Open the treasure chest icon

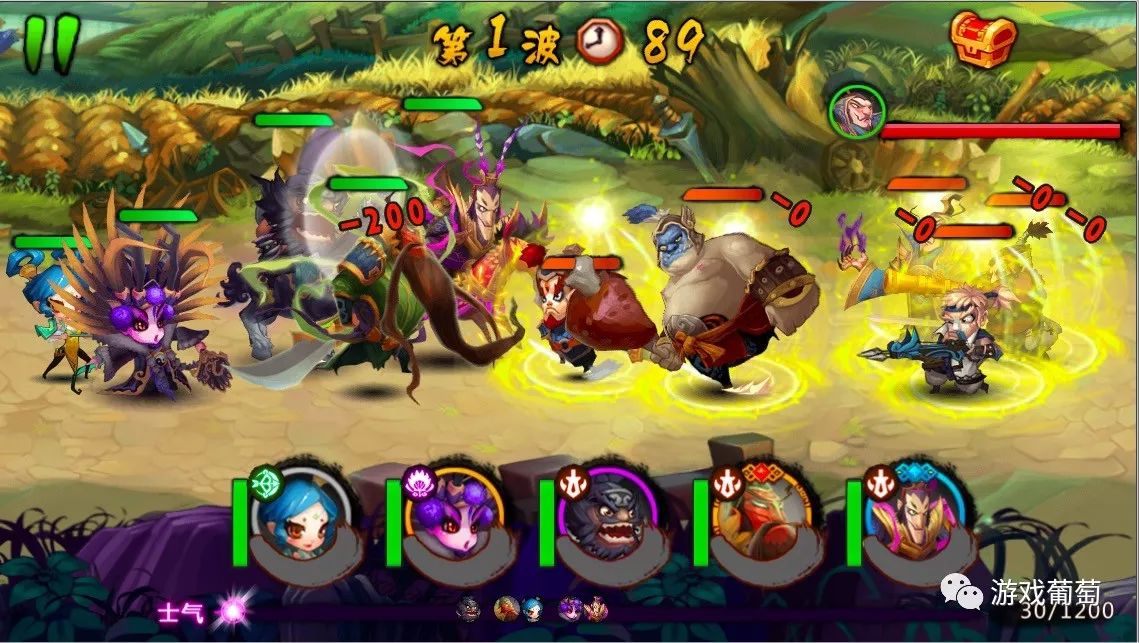click(x=983, y=40)
